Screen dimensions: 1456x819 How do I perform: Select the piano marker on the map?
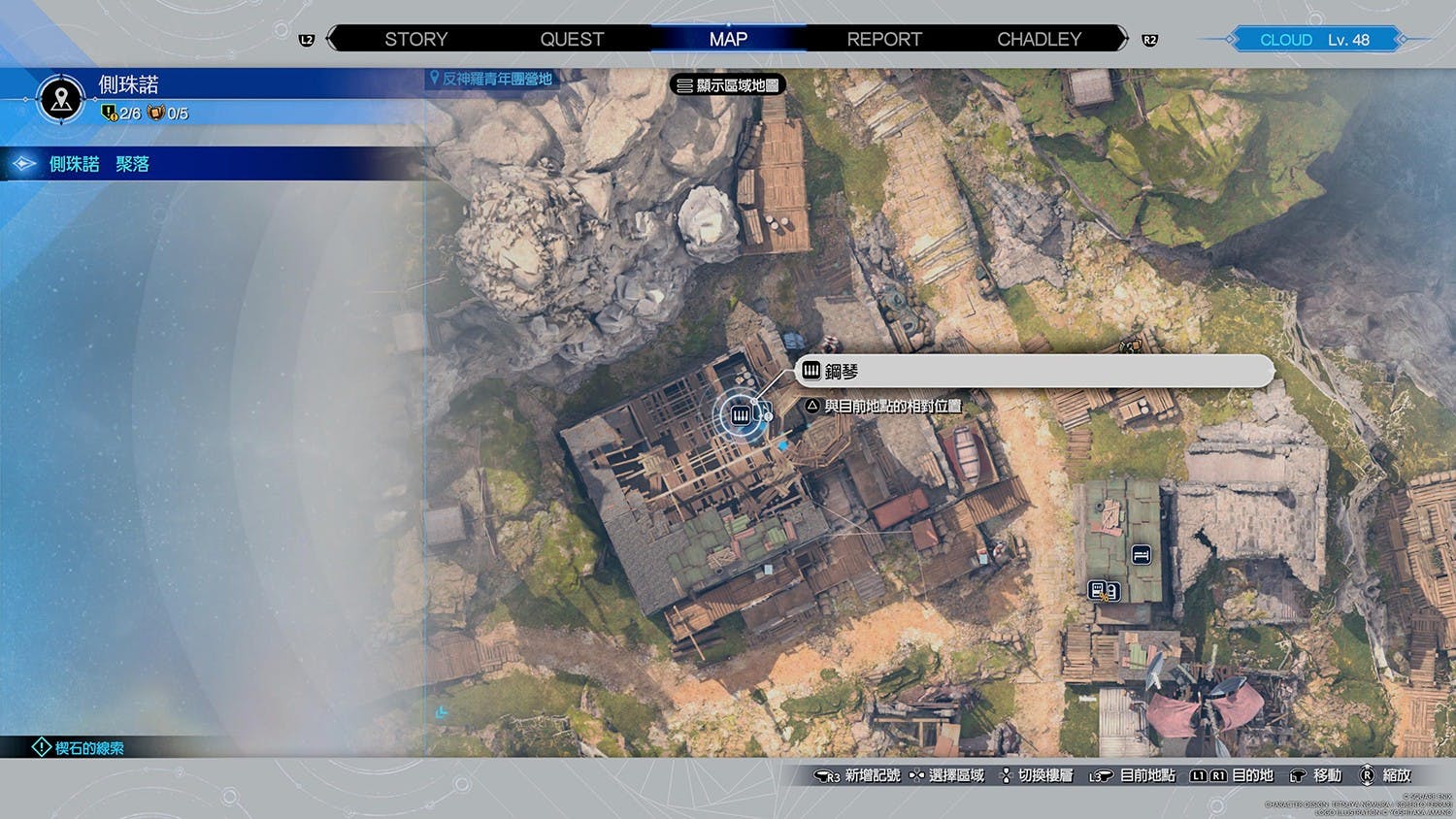(x=742, y=415)
